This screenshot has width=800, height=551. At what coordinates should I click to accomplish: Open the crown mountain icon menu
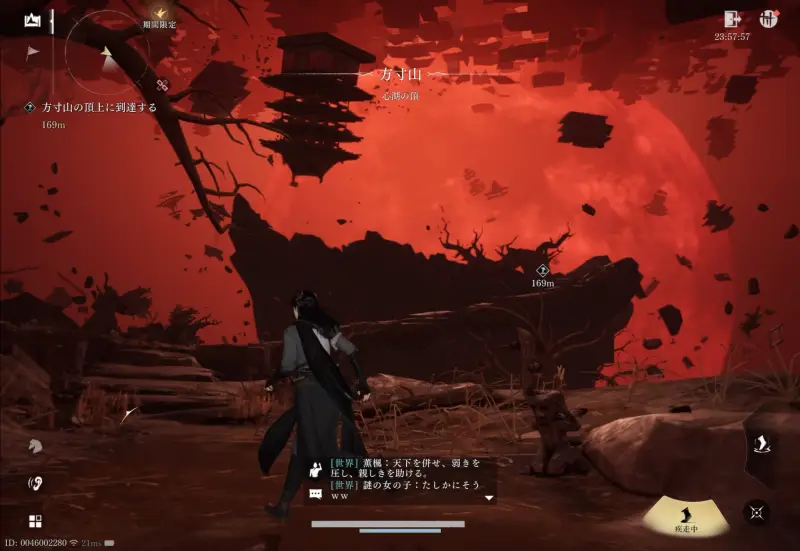click(33, 19)
